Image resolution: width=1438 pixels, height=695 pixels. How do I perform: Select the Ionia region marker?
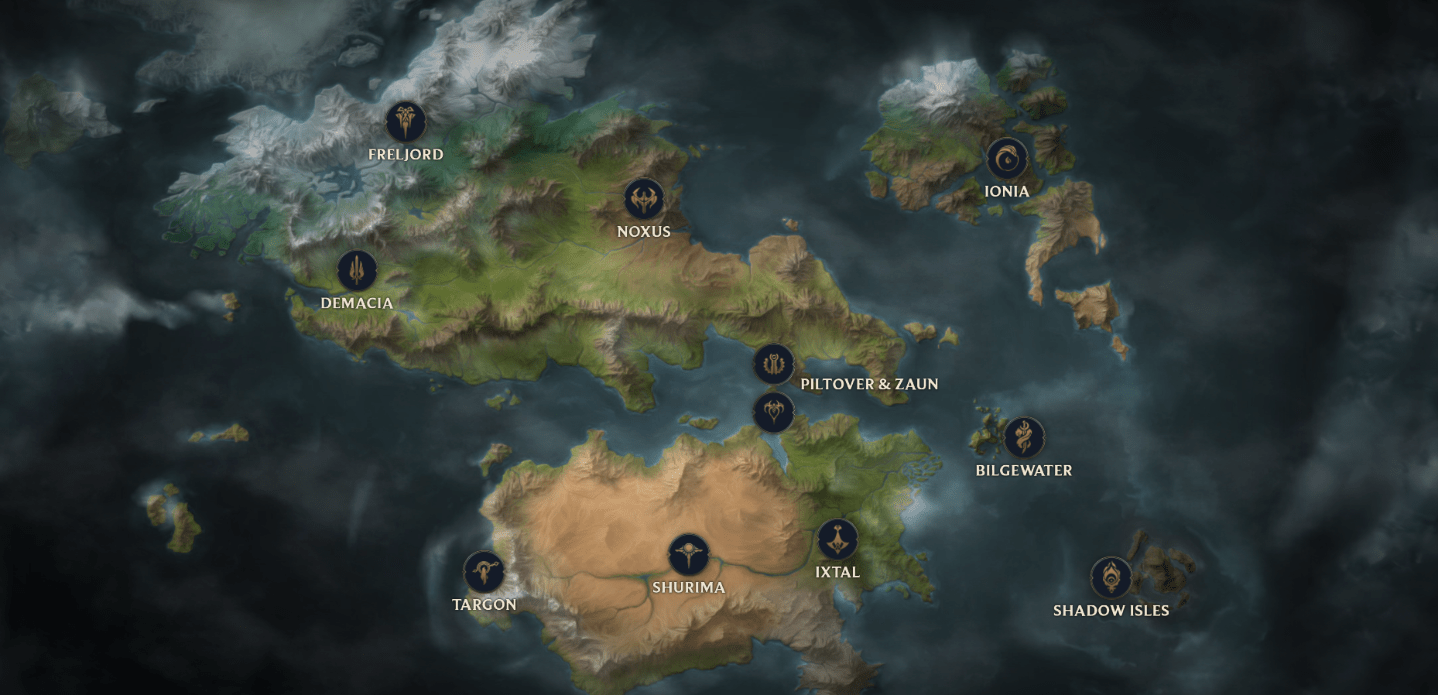[x=1007, y=158]
